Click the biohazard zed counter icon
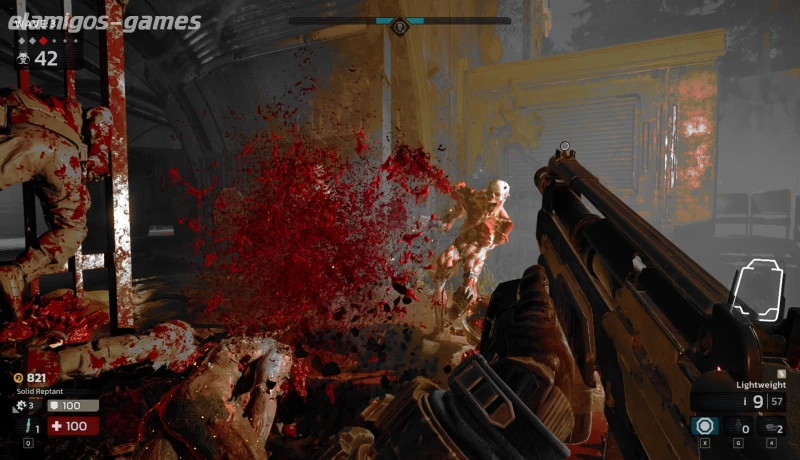This screenshot has width=800, height=460. [x=22, y=59]
